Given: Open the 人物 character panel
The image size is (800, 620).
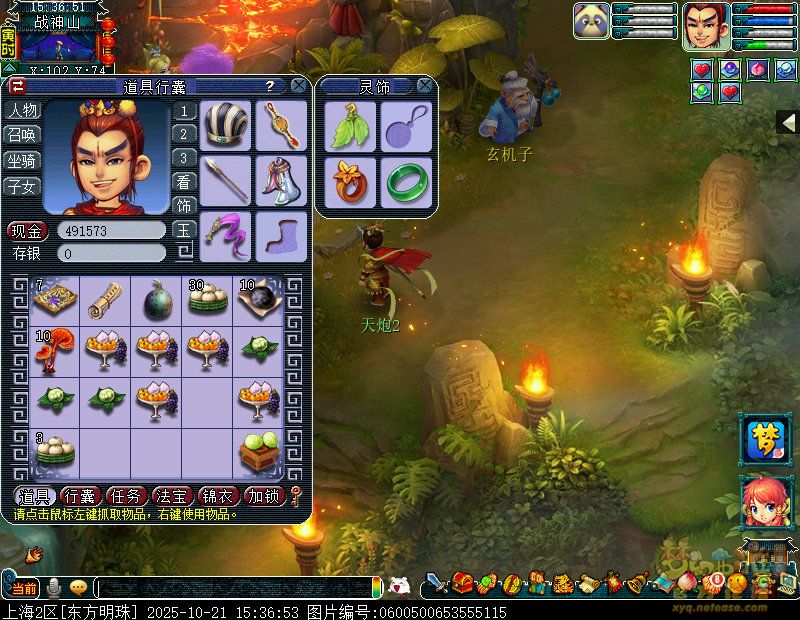Looking at the screenshot, I should pos(21,111).
